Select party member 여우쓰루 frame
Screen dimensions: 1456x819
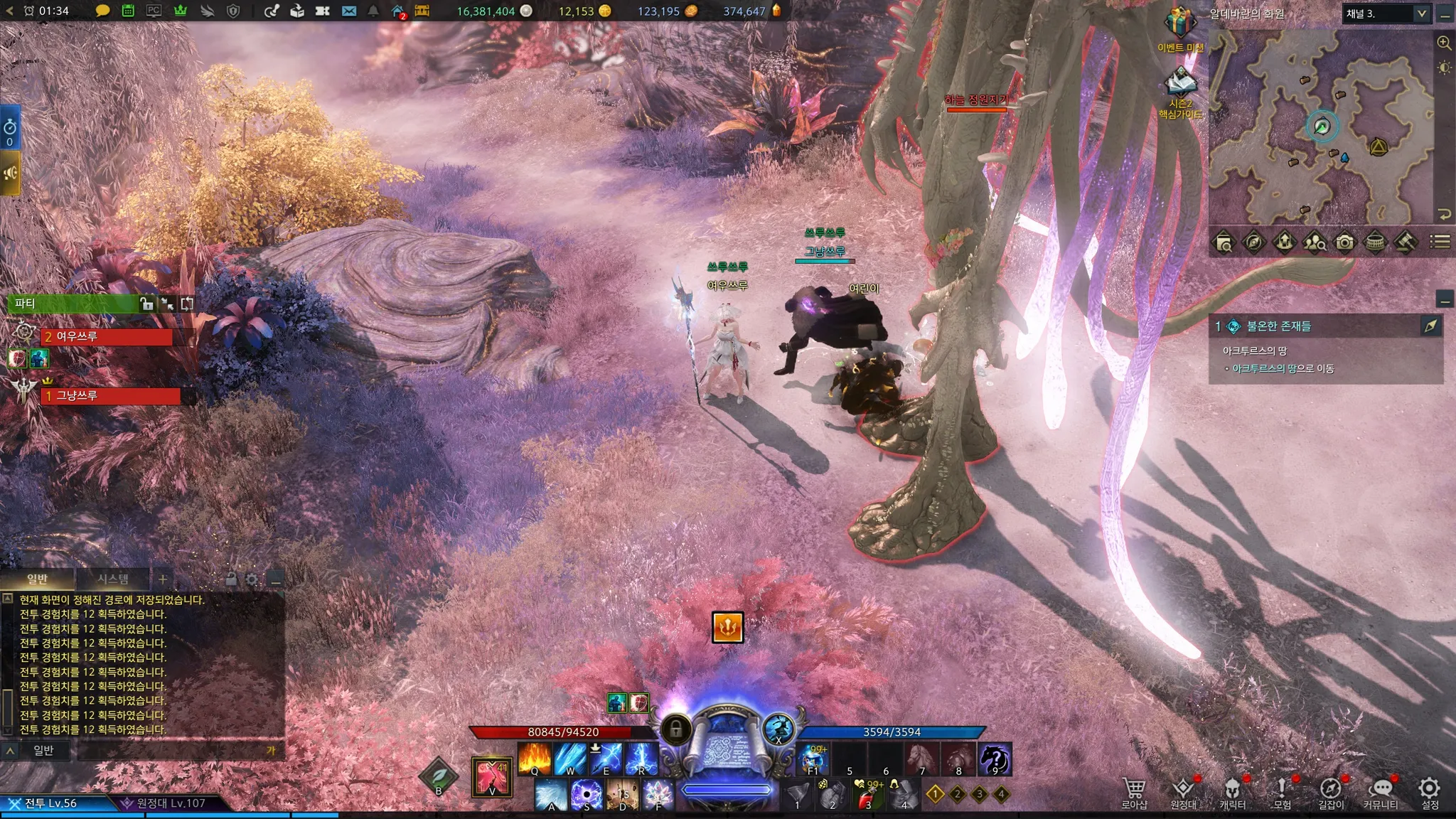[x=107, y=337]
